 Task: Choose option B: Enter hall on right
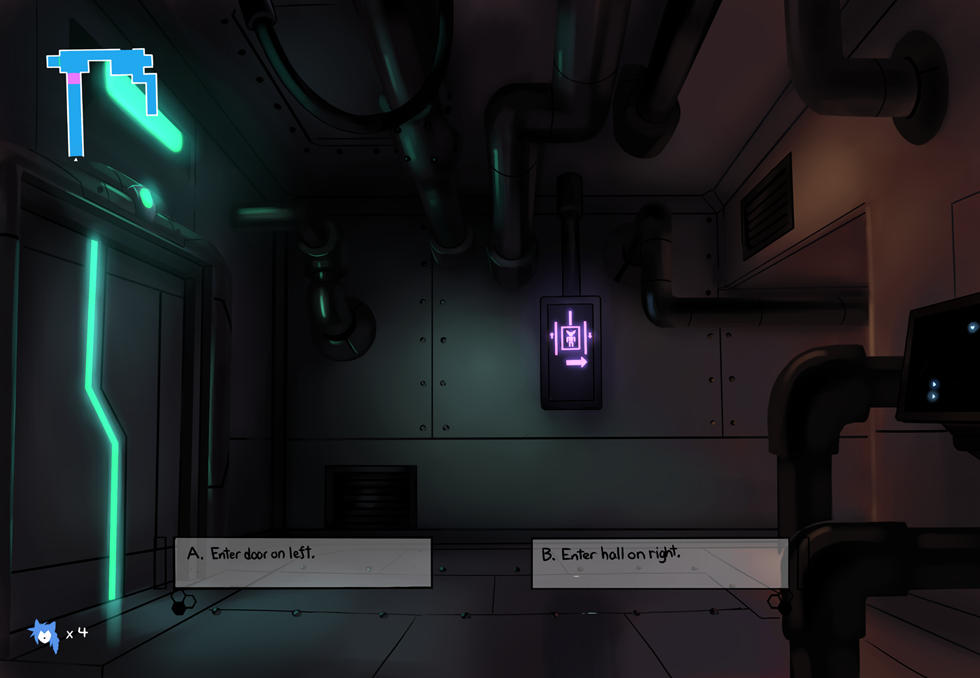[659, 563]
